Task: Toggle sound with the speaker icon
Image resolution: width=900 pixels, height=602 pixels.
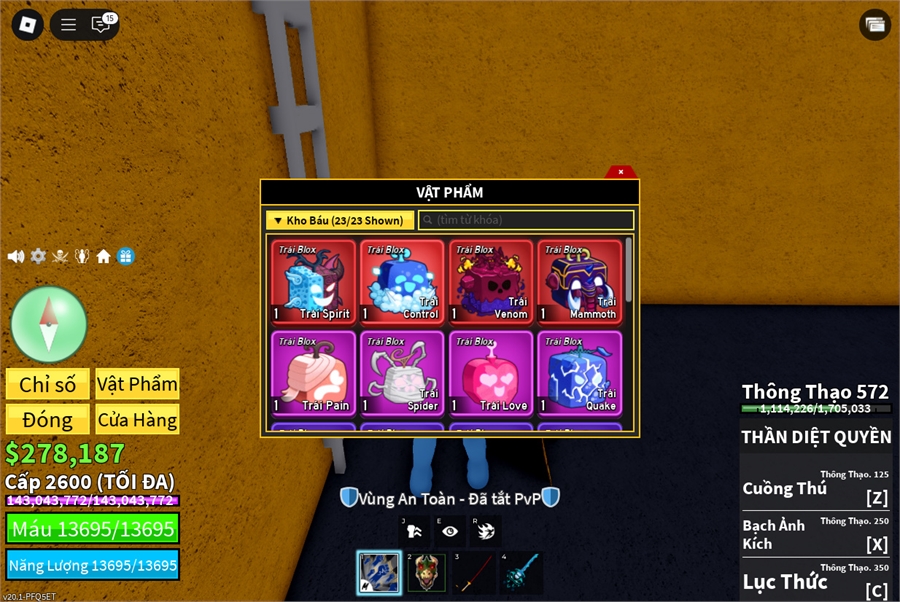Action: tap(16, 256)
